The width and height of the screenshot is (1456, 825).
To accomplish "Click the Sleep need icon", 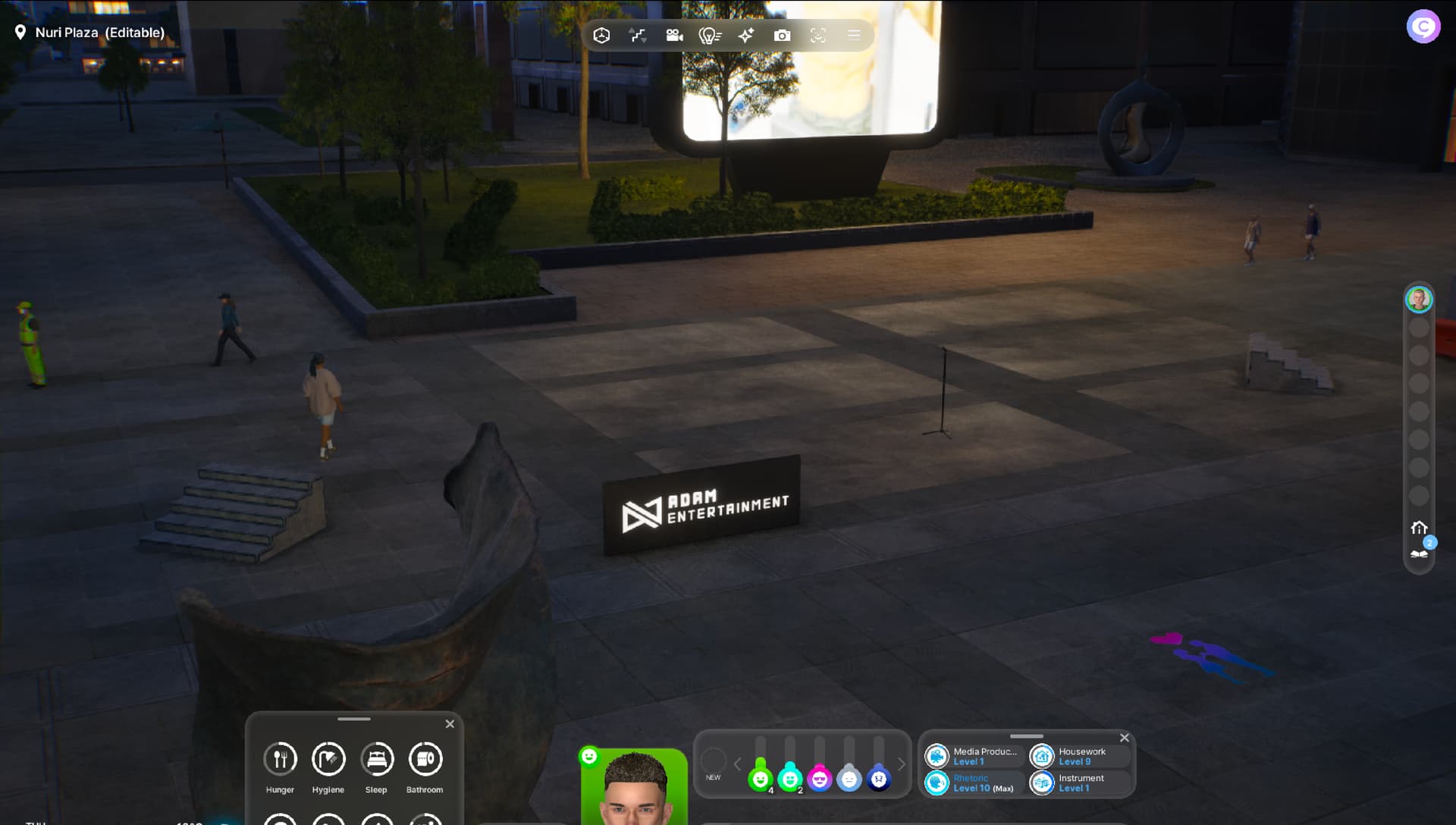I will (377, 759).
